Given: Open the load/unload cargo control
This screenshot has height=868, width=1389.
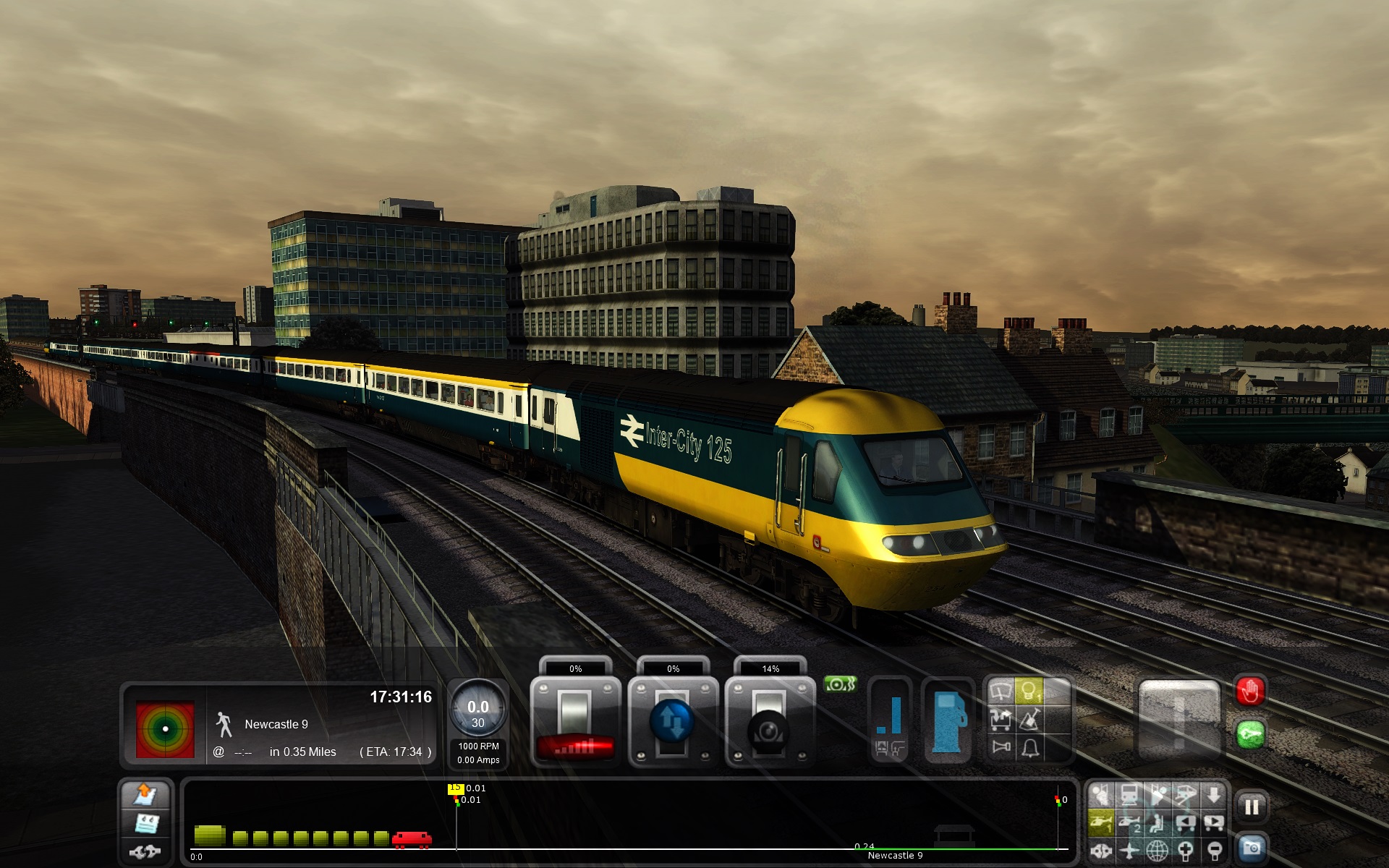Looking at the screenshot, I should pos(1001,719).
